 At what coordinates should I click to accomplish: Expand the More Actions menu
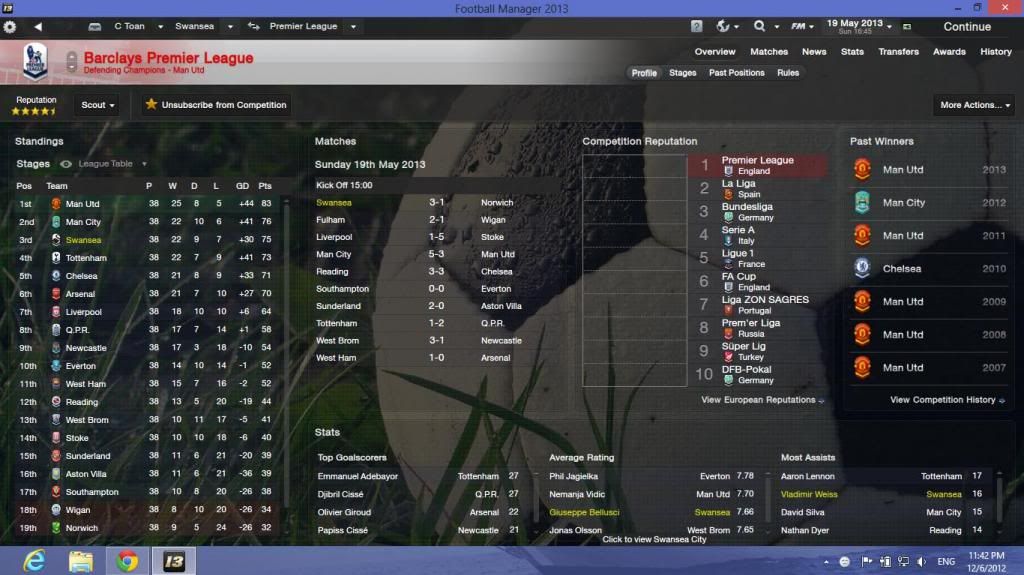(x=973, y=105)
